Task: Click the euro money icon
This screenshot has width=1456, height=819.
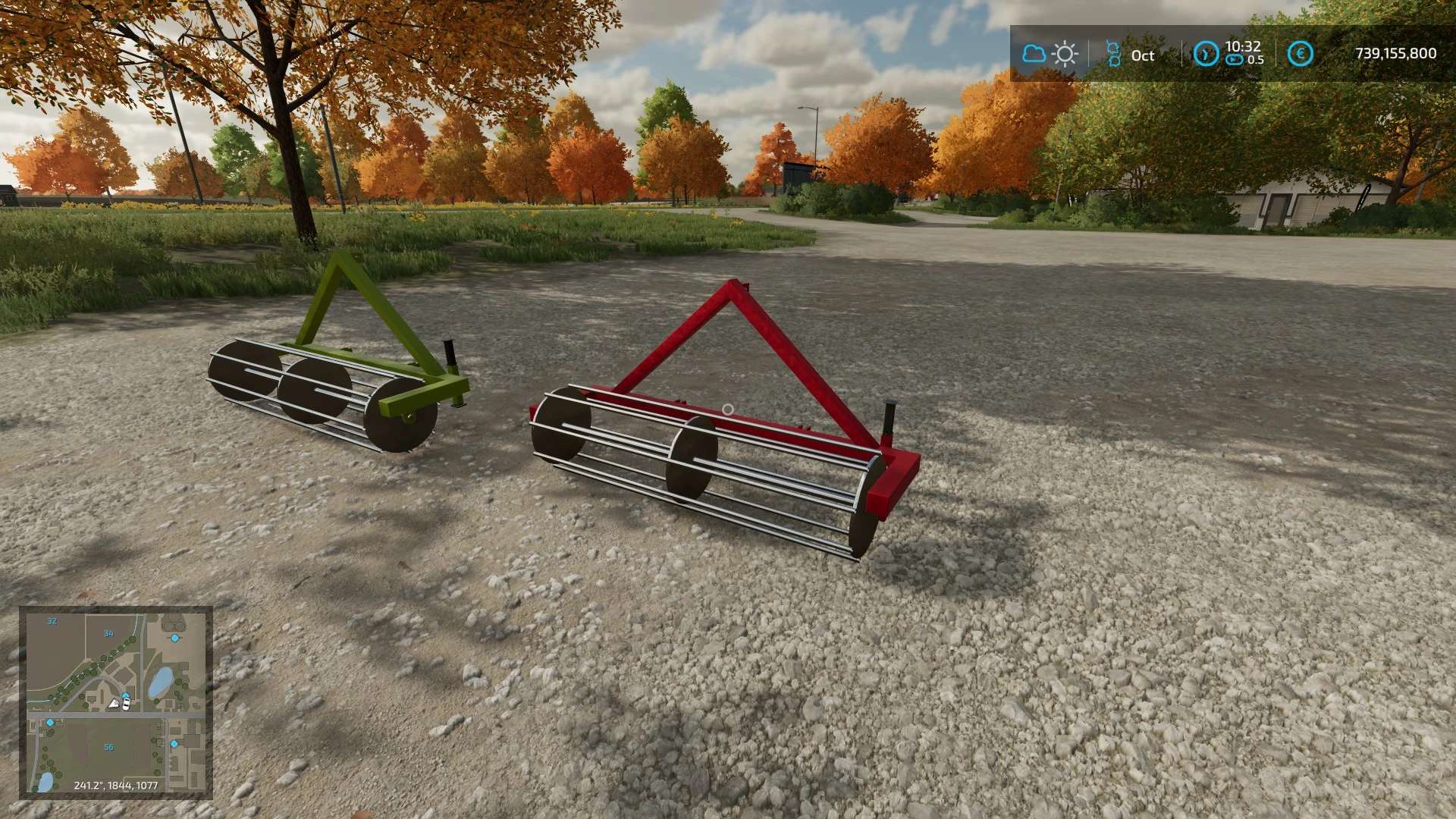Action: (1301, 54)
